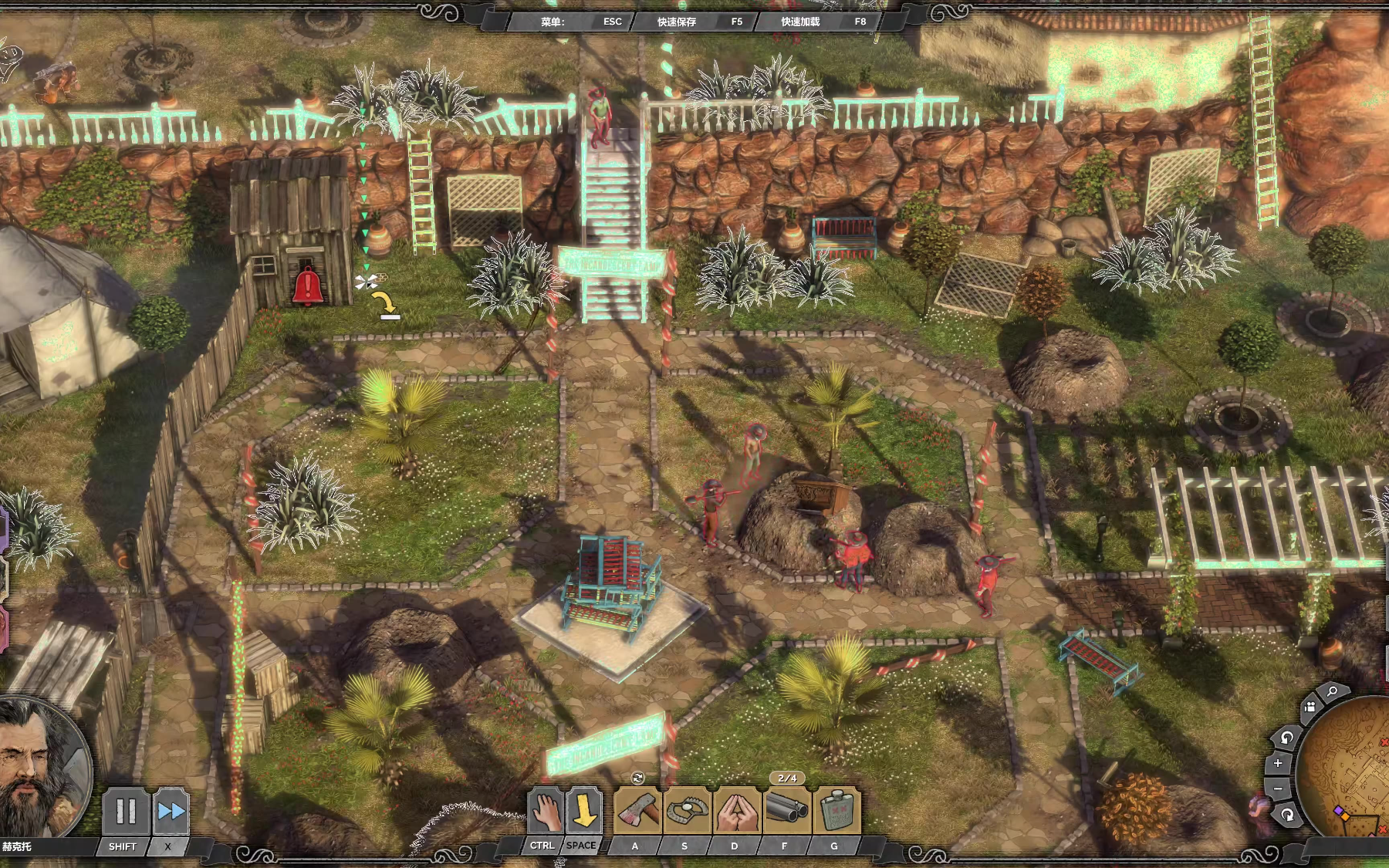This screenshot has width=1389, height=868.
Task: Open the 菜单 menu in top bar
Action: pos(553,22)
